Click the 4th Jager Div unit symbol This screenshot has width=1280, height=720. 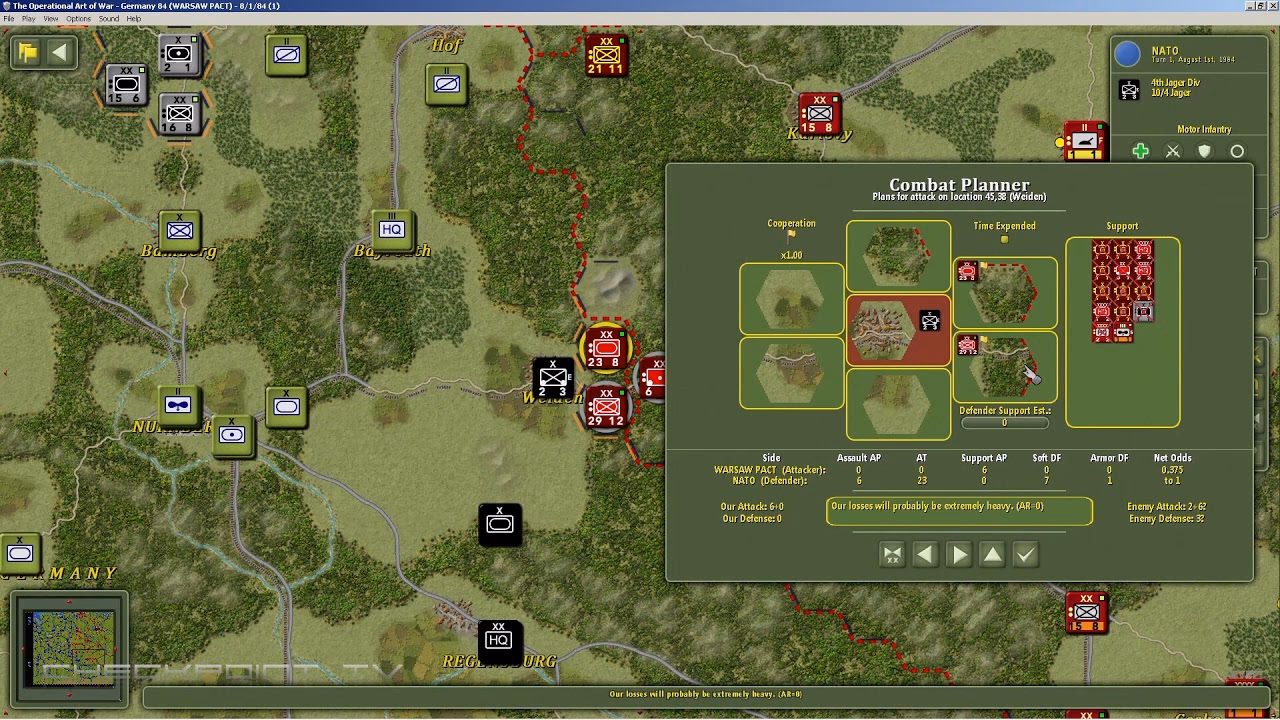[x=1130, y=90]
